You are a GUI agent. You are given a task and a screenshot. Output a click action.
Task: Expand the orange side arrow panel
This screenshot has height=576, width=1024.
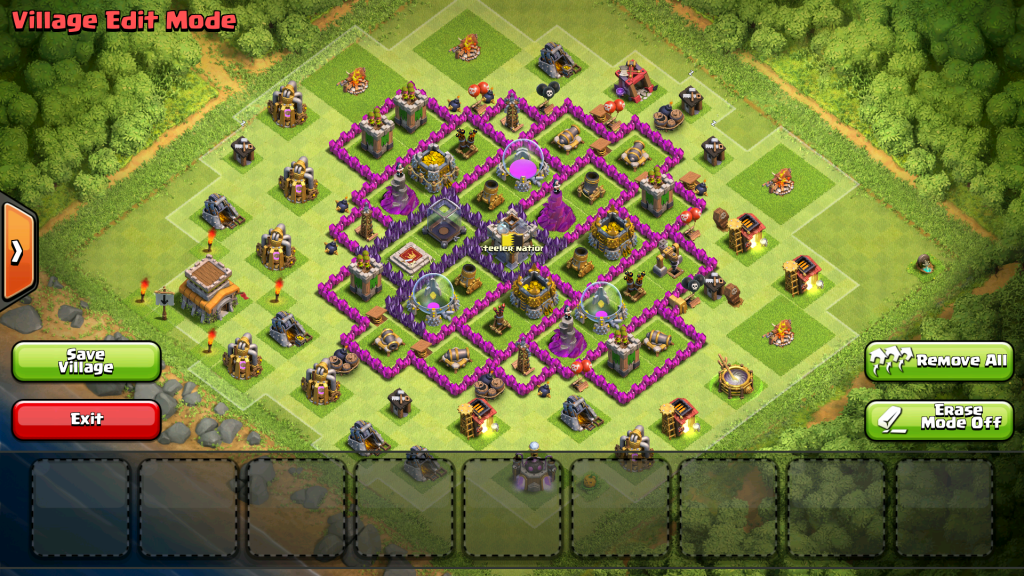click(x=17, y=251)
